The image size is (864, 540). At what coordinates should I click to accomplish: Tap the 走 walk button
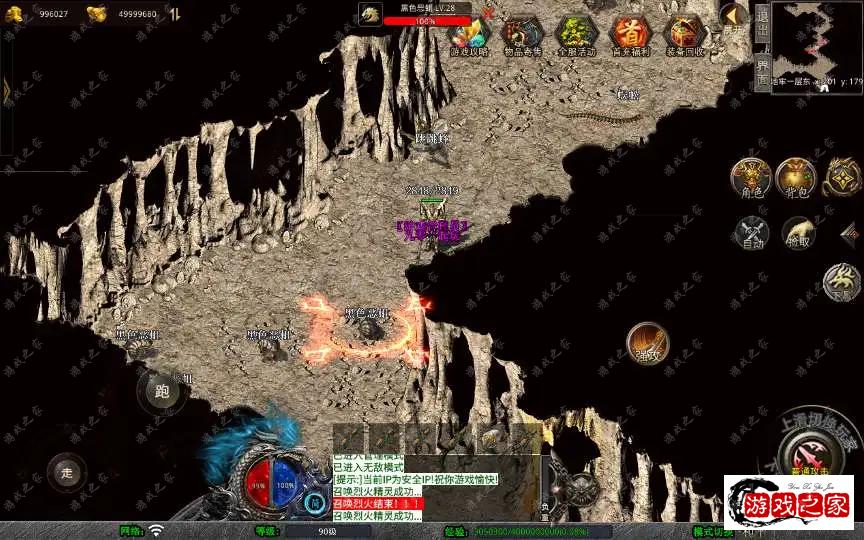tap(67, 472)
